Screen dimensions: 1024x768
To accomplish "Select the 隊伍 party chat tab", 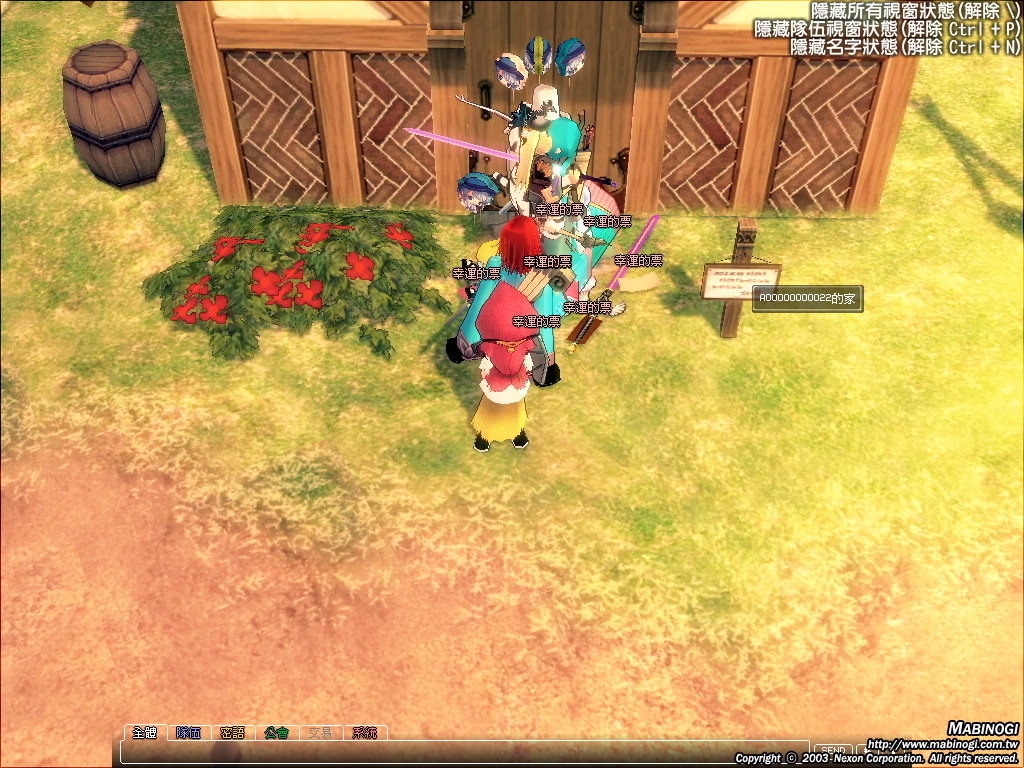I will coord(188,733).
